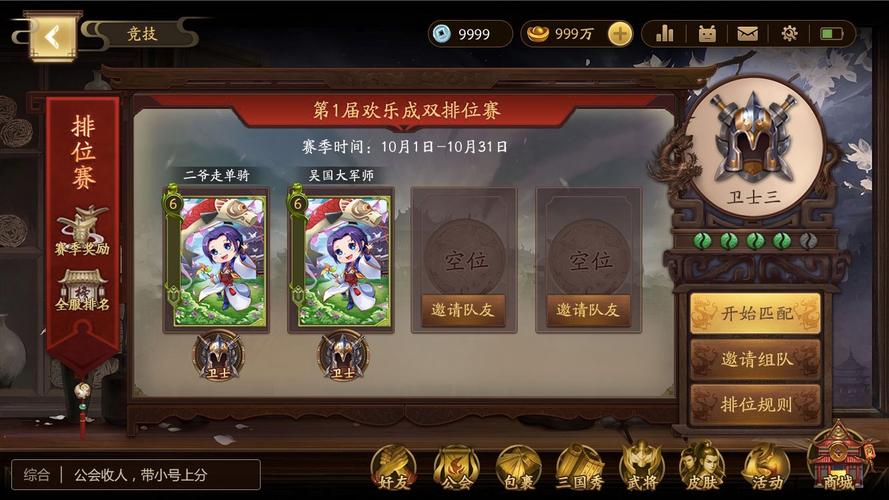
Task: Read the 排位规则 ranking rules
Action: [x=755, y=405]
